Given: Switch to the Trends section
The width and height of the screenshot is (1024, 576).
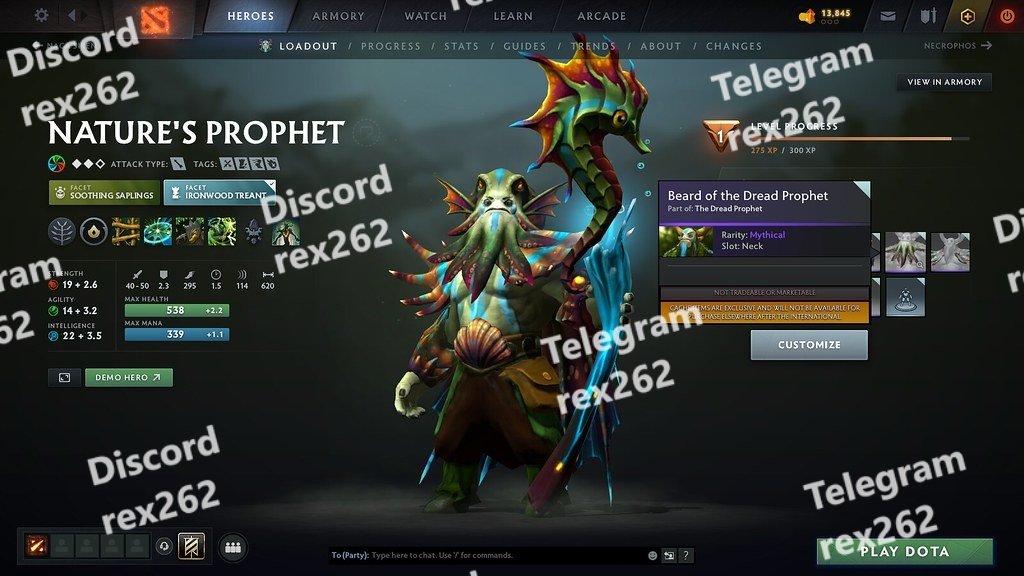Looking at the screenshot, I should [593, 46].
